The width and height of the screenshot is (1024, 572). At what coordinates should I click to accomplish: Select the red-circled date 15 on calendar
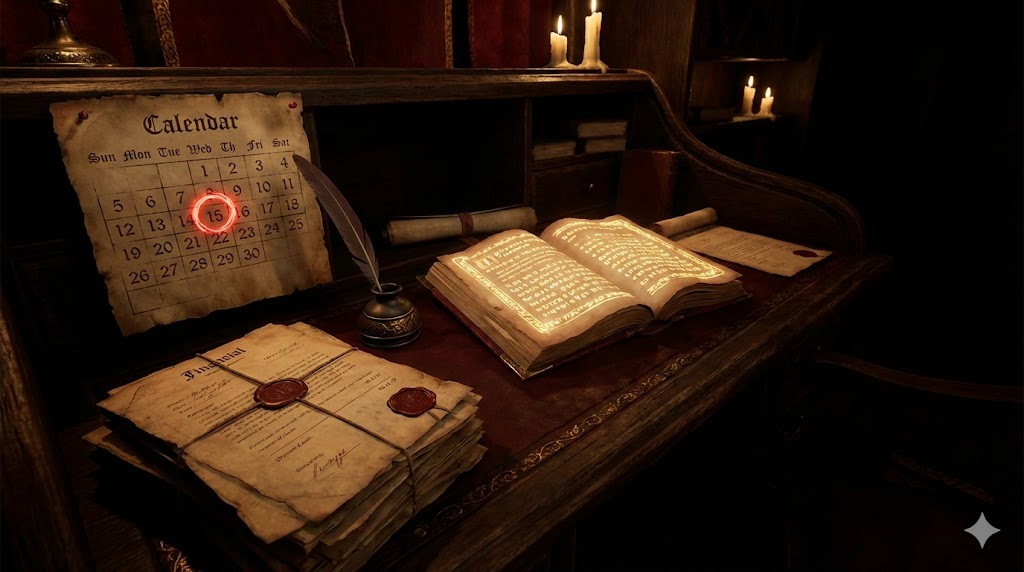point(214,212)
